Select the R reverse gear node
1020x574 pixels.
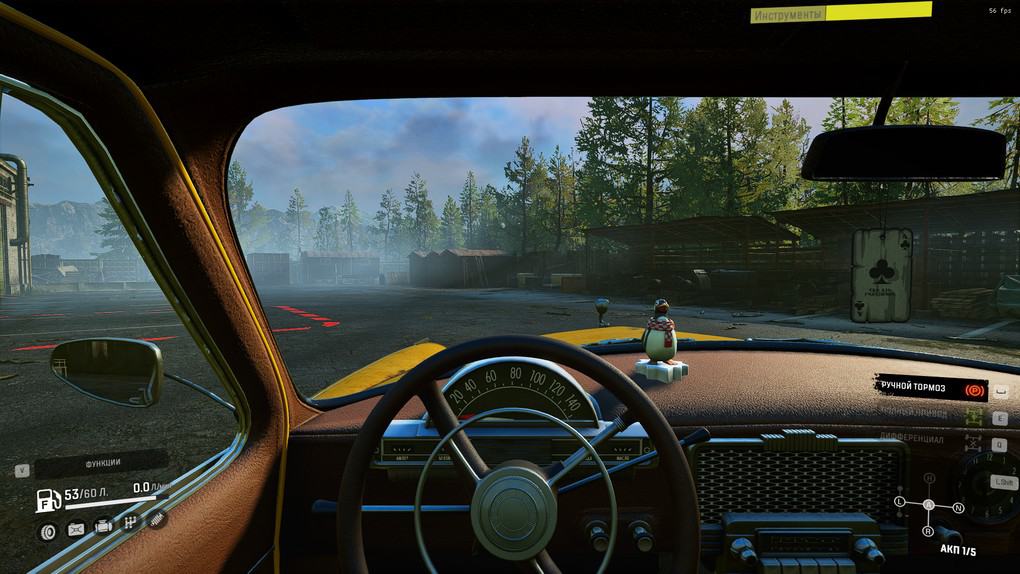[x=929, y=531]
